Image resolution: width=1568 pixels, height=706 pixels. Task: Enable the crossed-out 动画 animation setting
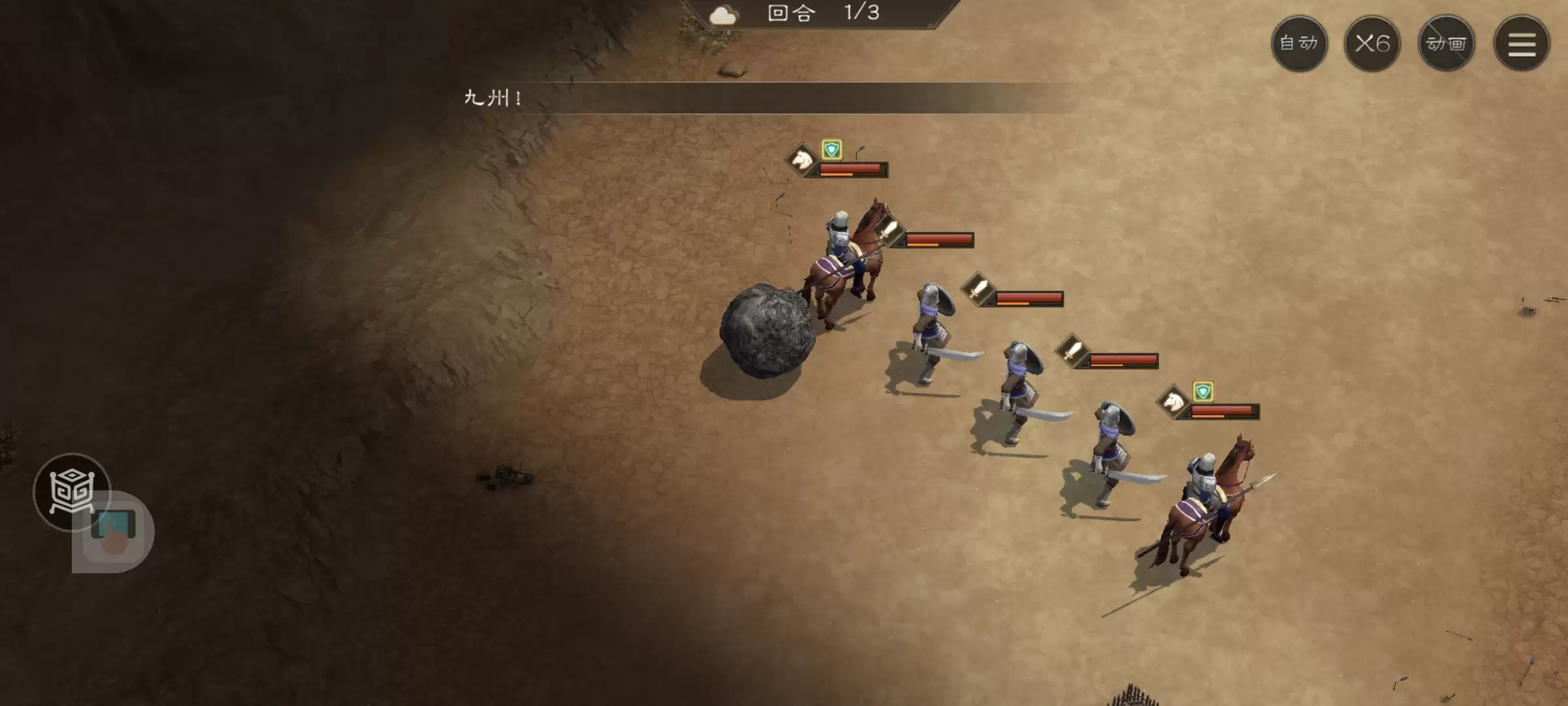click(x=1446, y=42)
